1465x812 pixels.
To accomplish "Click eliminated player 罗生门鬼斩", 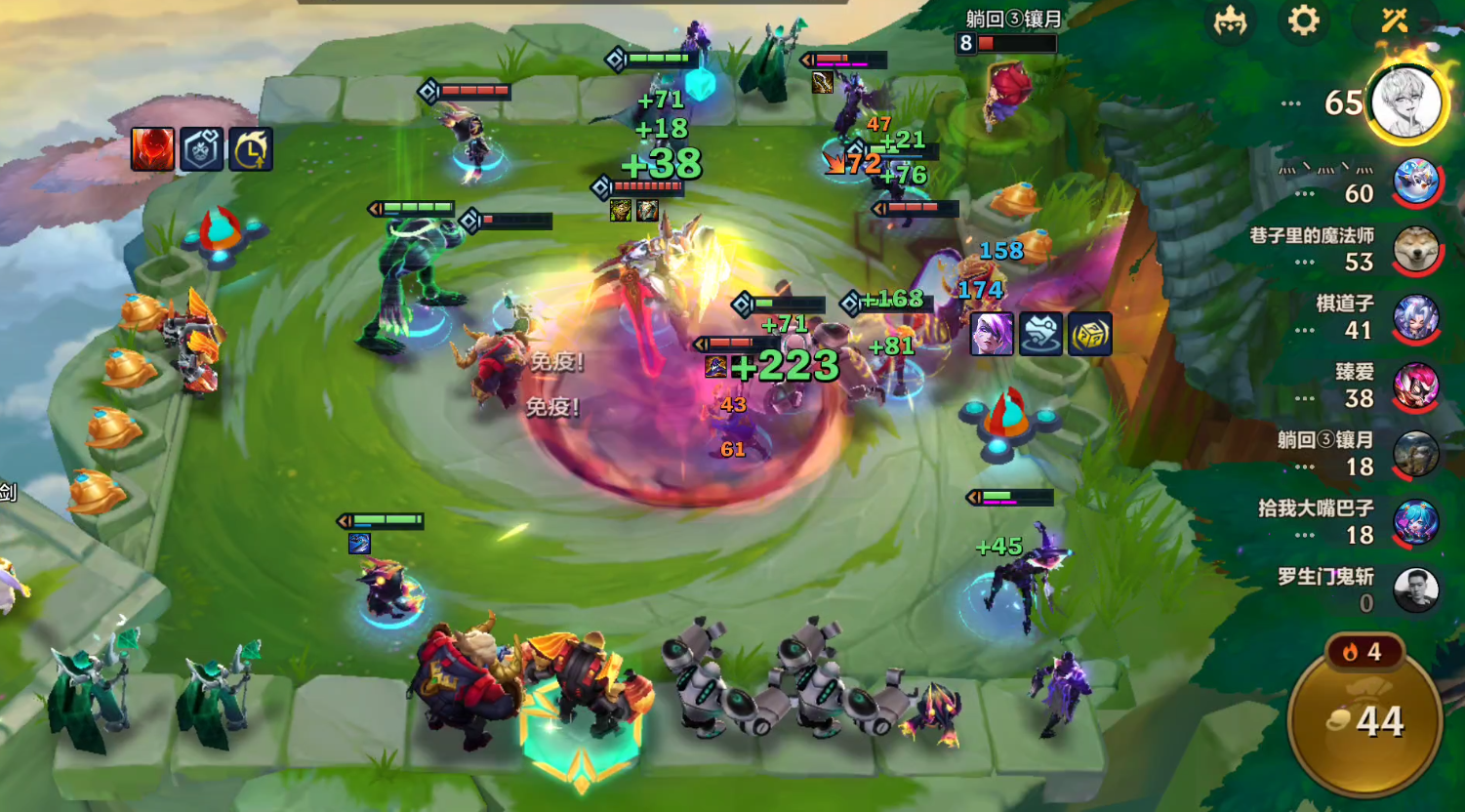I will tap(1415, 590).
